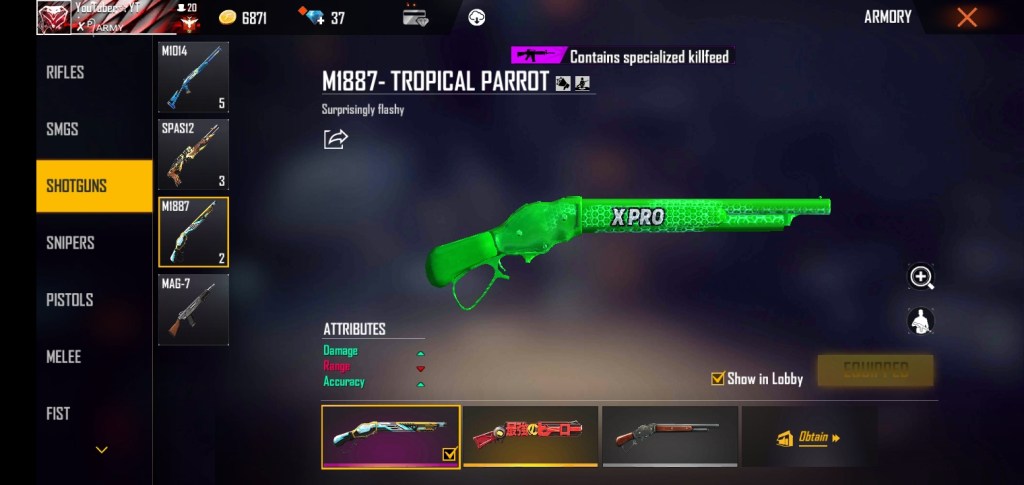1024x485 pixels.
Task: Preview weapon on character icon
Action: [x=920, y=321]
